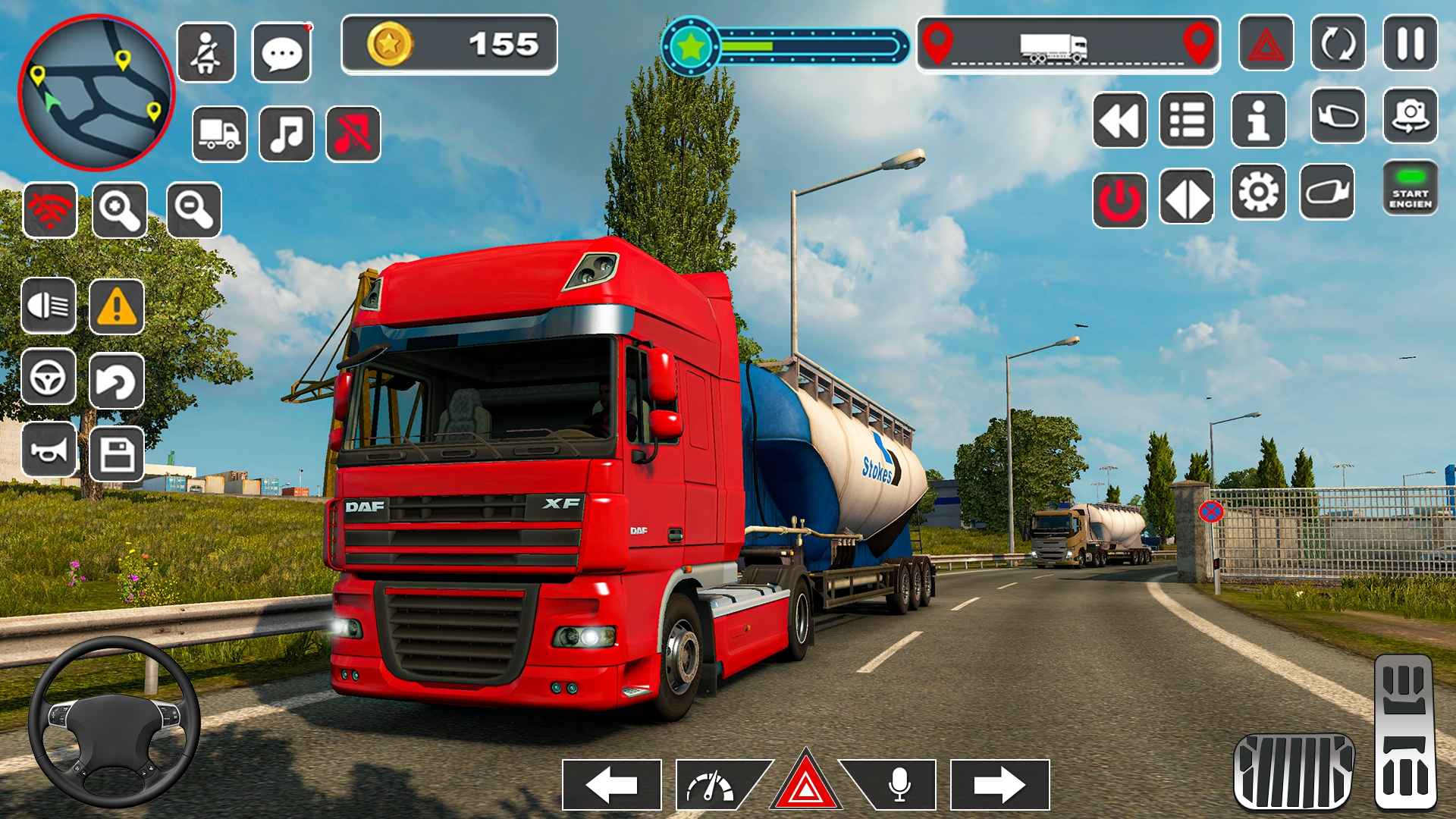The width and height of the screenshot is (1456, 819).
Task: Save the game with floppy disk icon
Action: 117,453
